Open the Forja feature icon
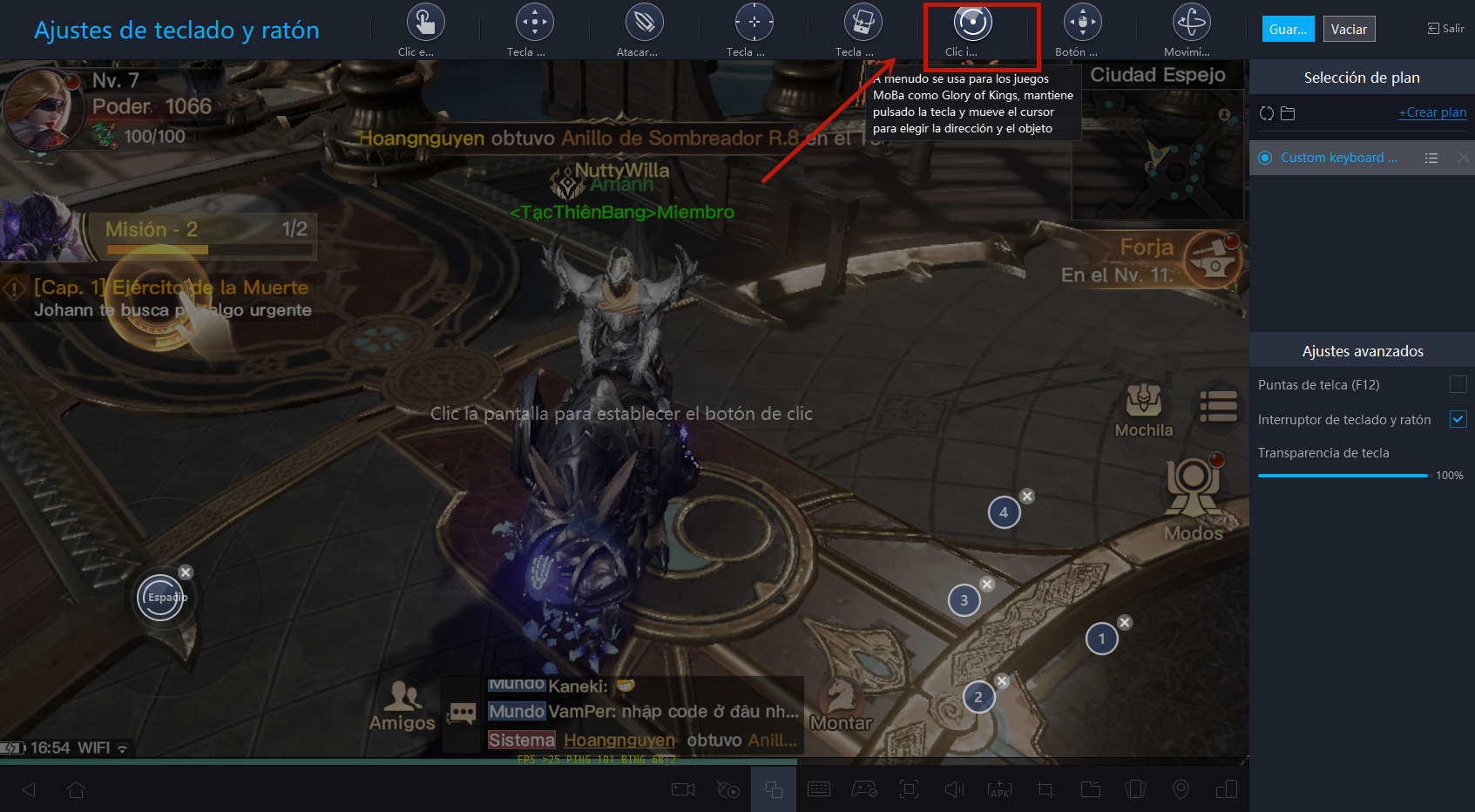 tap(1213, 259)
